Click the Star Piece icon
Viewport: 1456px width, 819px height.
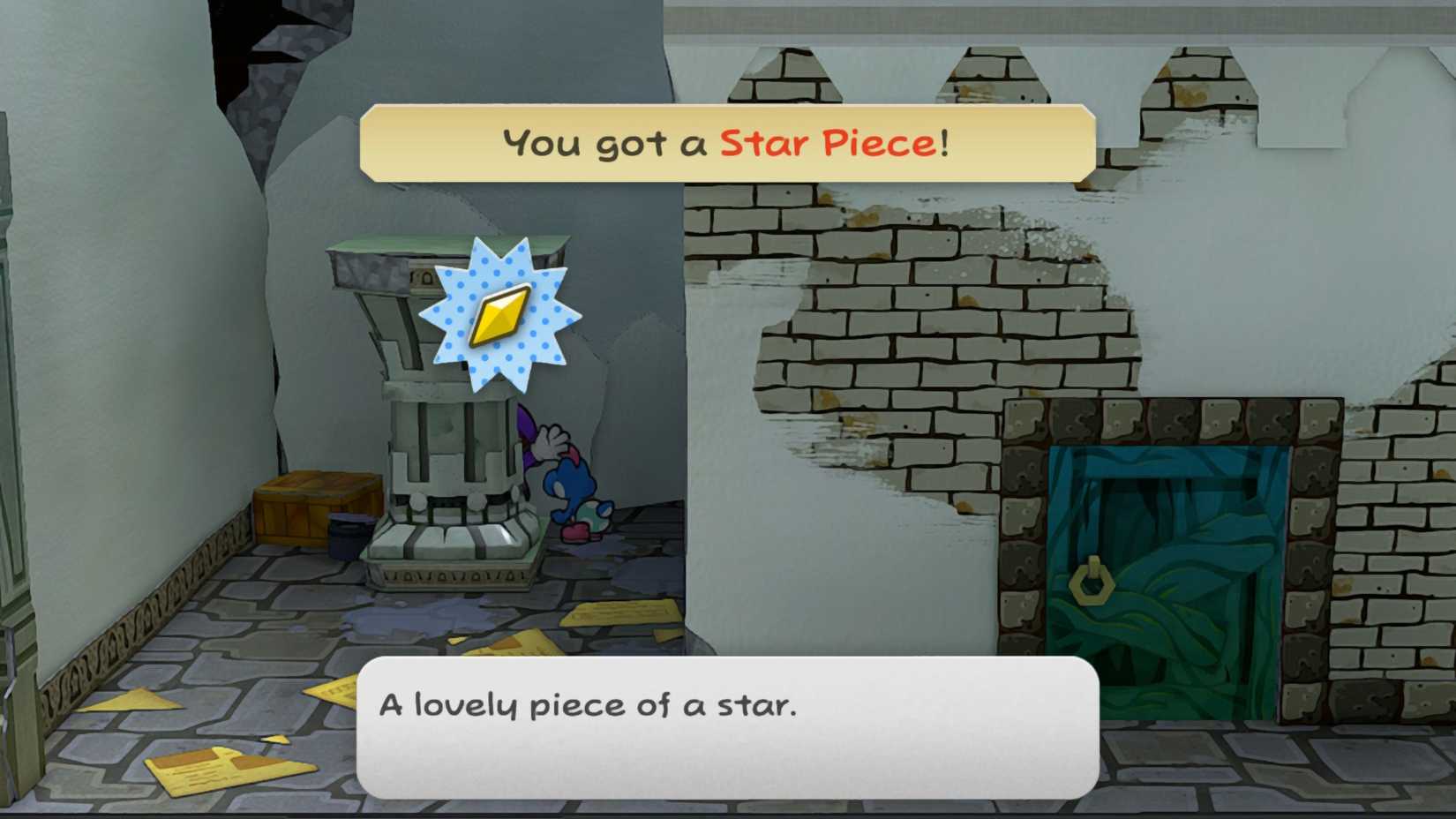[499, 316]
